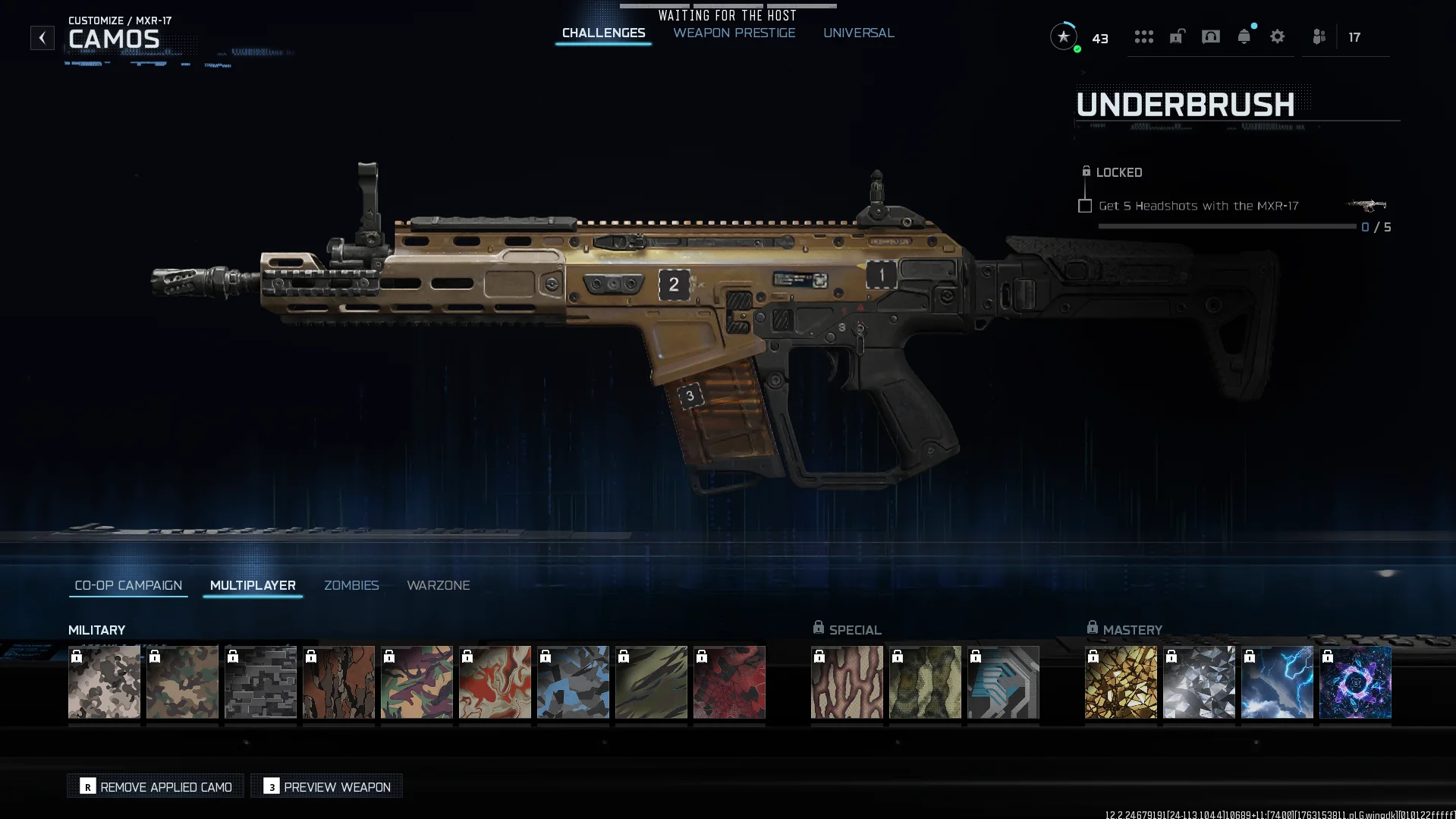Pick the purple galaxy vortex mastery camo
1456x819 pixels.
(1355, 682)
